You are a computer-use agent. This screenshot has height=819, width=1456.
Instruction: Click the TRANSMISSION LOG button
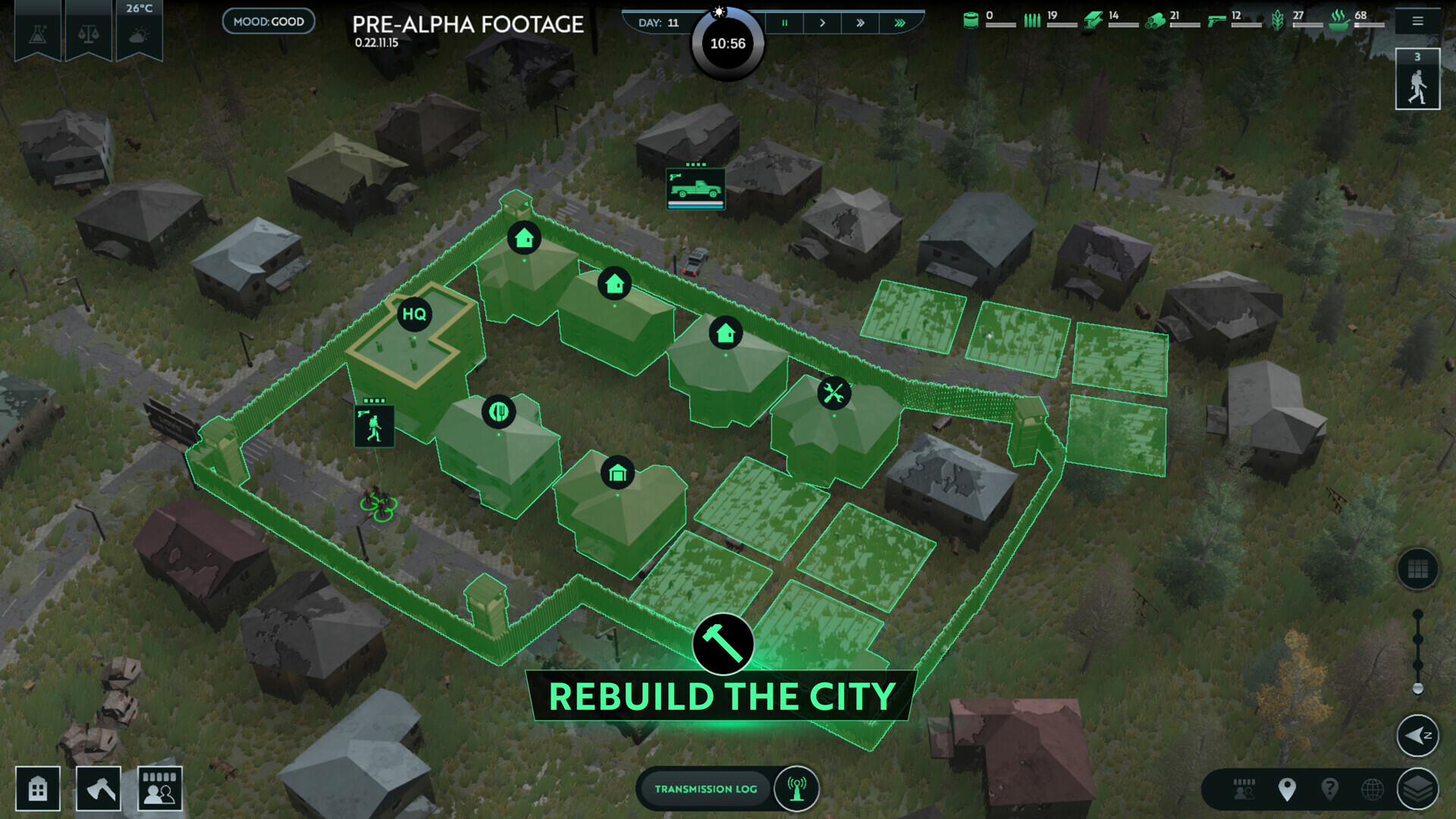tap(706, 789)
